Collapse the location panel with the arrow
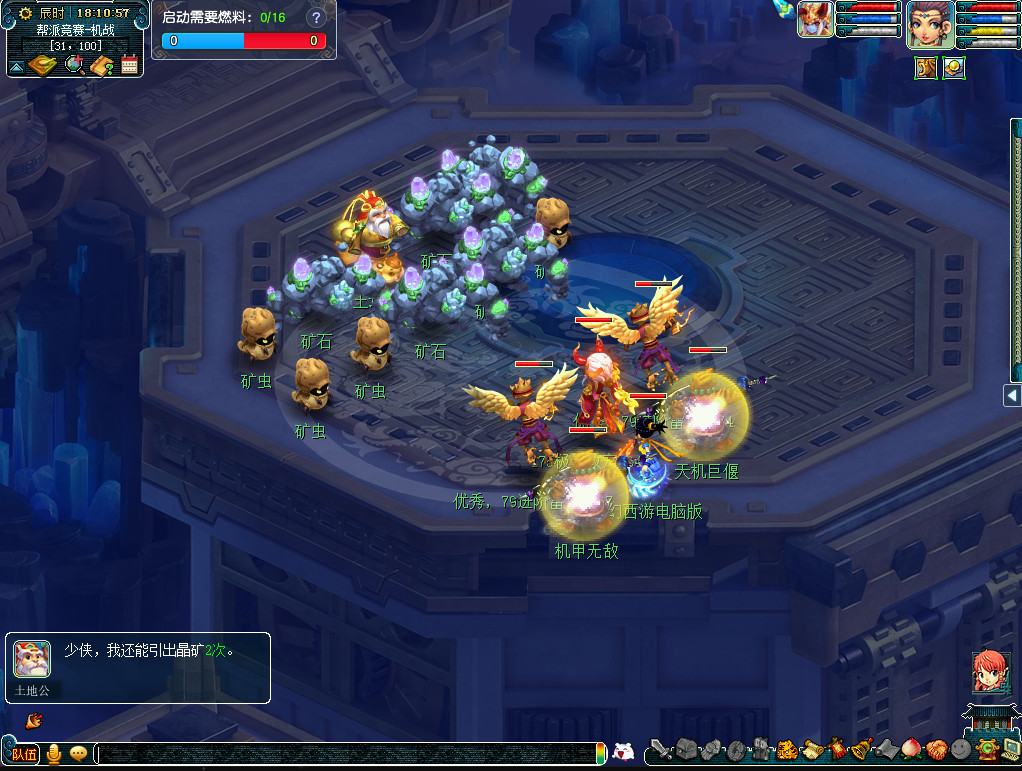This screenshot has width=1022, height=771. pyautogui.click(x=16, y=67)
